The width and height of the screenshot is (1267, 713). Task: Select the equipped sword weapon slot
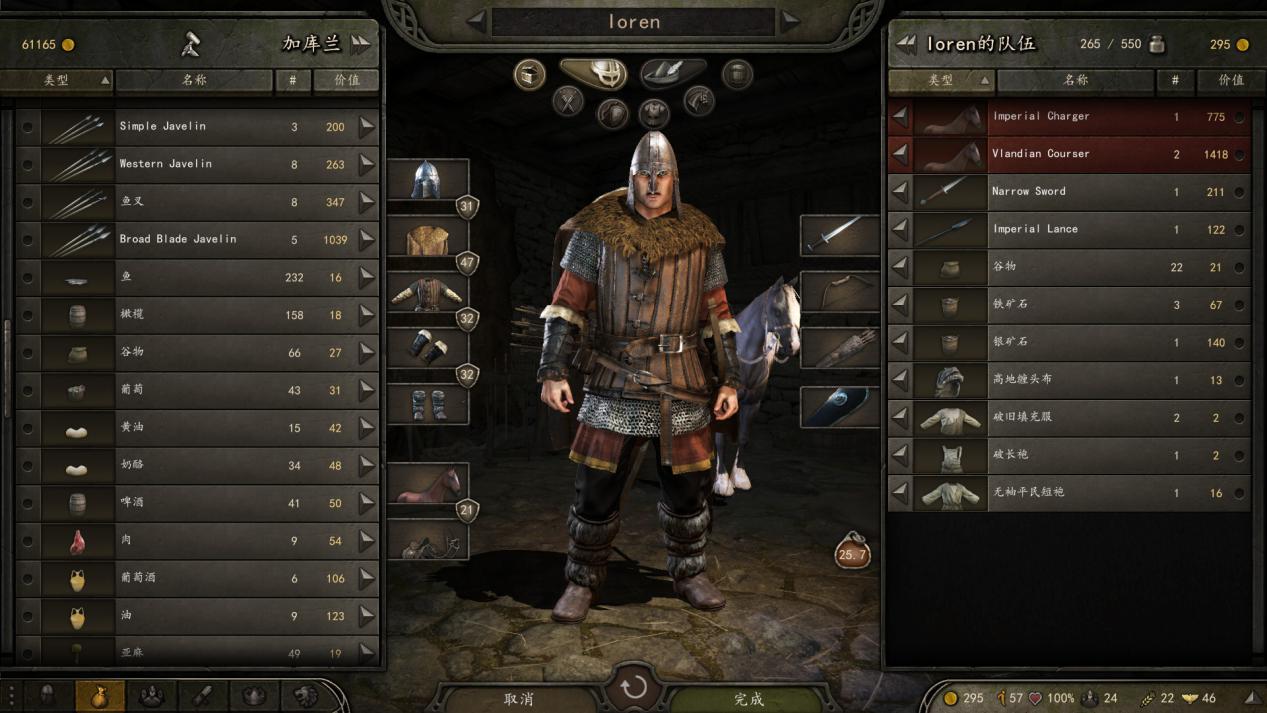point(839,235)
